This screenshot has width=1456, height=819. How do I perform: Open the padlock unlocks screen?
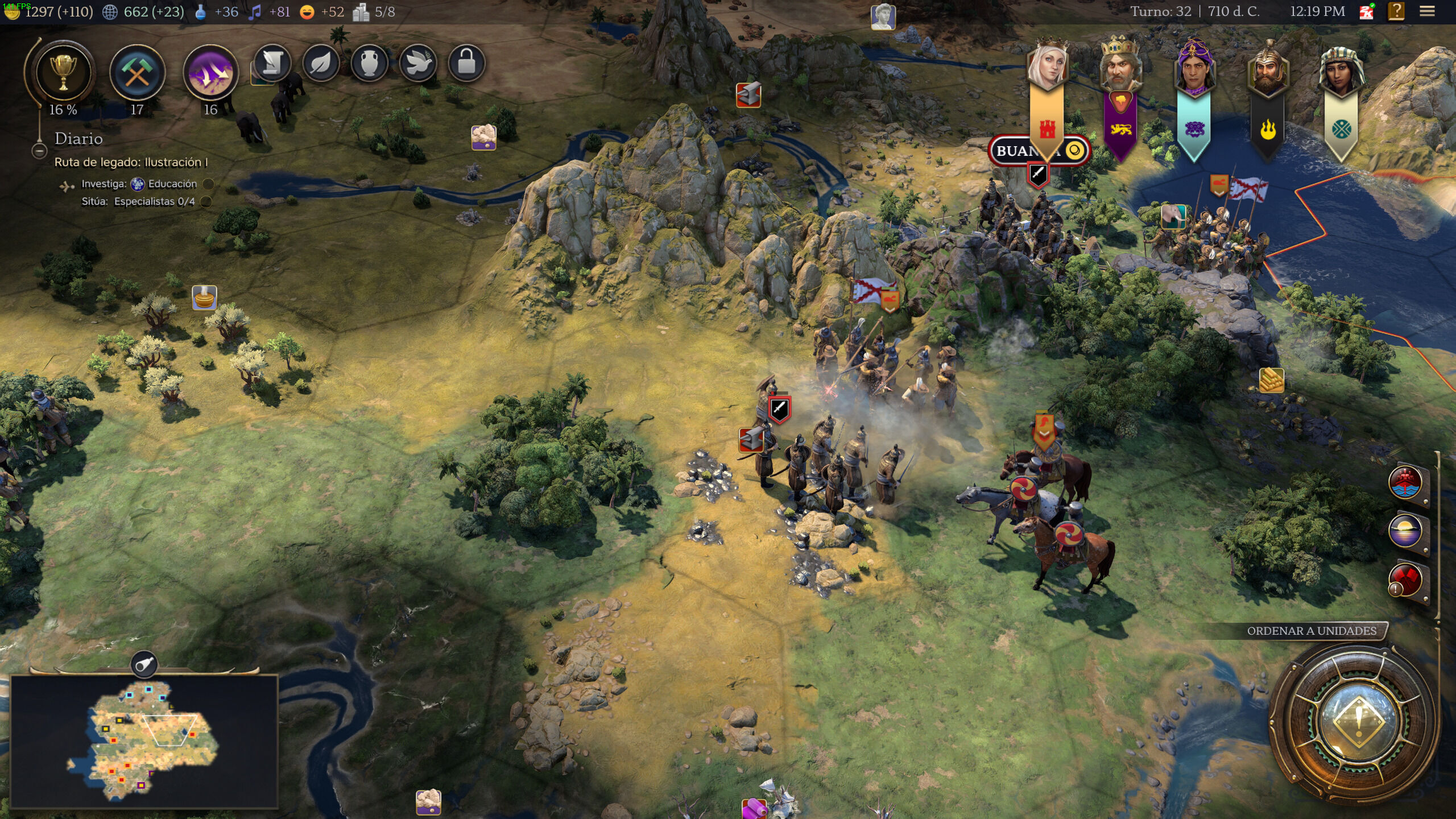pyautogui.click(x=466, y=63)
